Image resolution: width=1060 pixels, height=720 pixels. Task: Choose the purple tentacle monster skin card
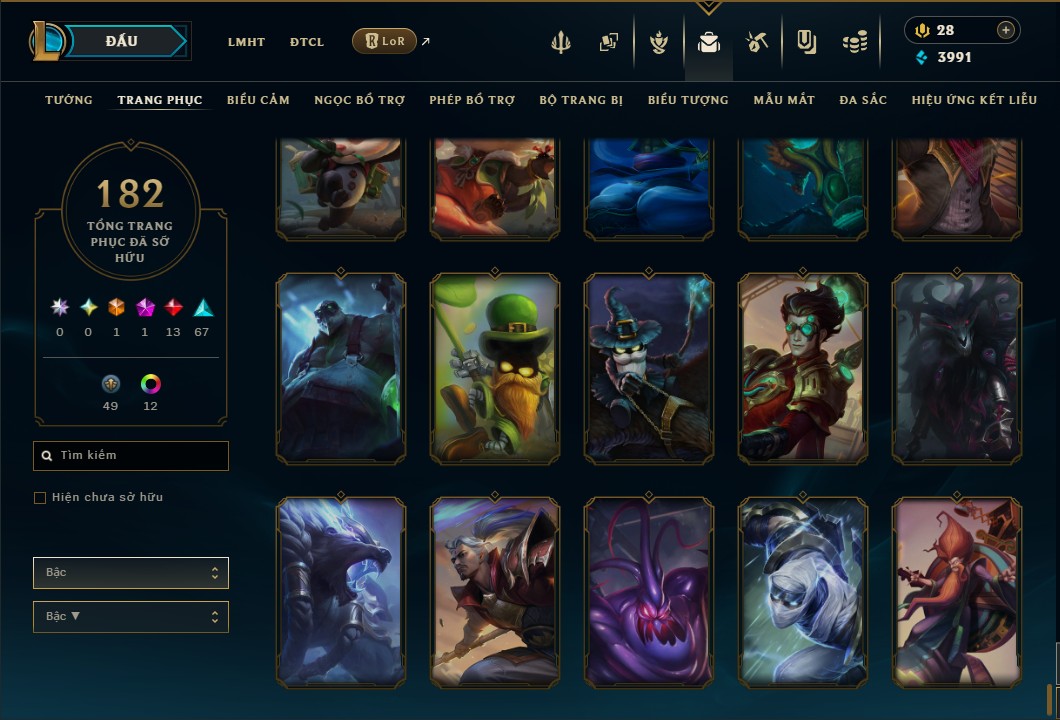tap(649, 591)
